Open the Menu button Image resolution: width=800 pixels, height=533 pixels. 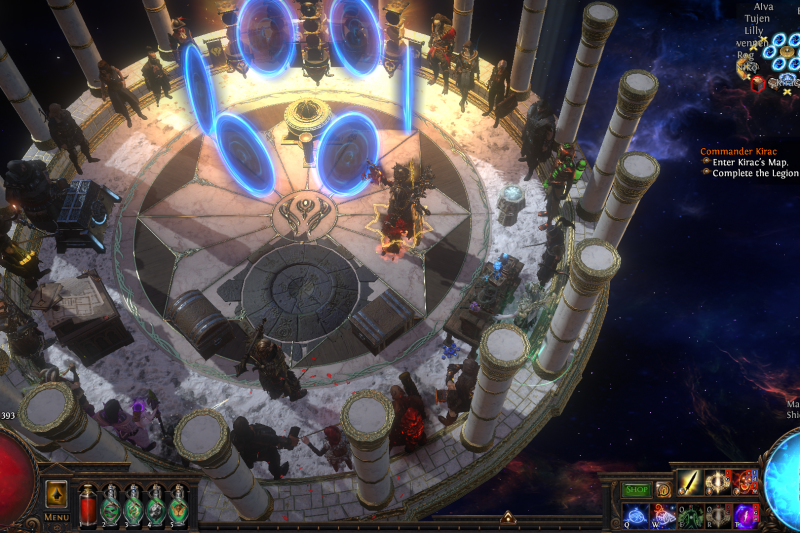[56, 517]
